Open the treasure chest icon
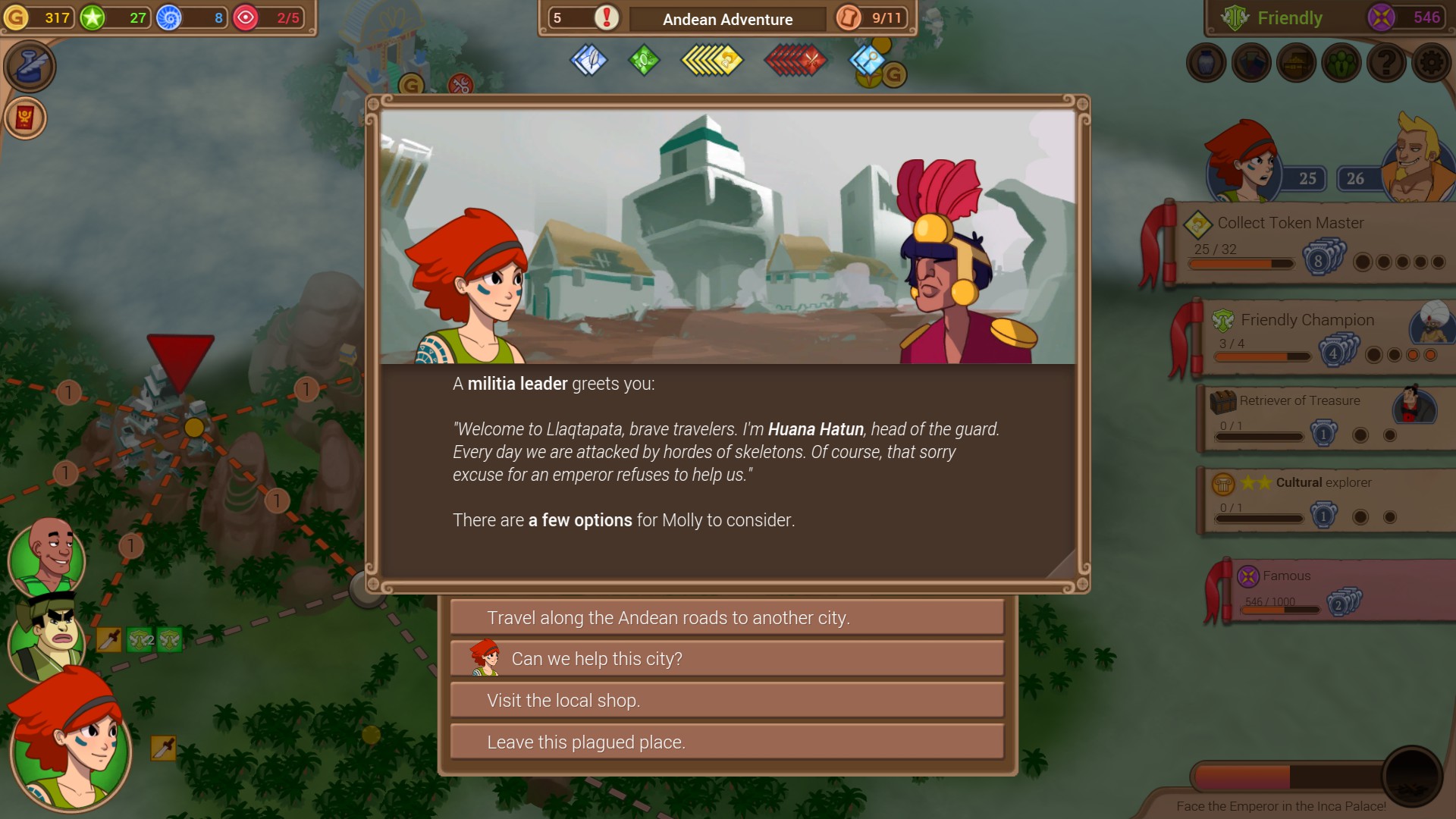Screen dimensions: 1456x819 coord(1296,63)
